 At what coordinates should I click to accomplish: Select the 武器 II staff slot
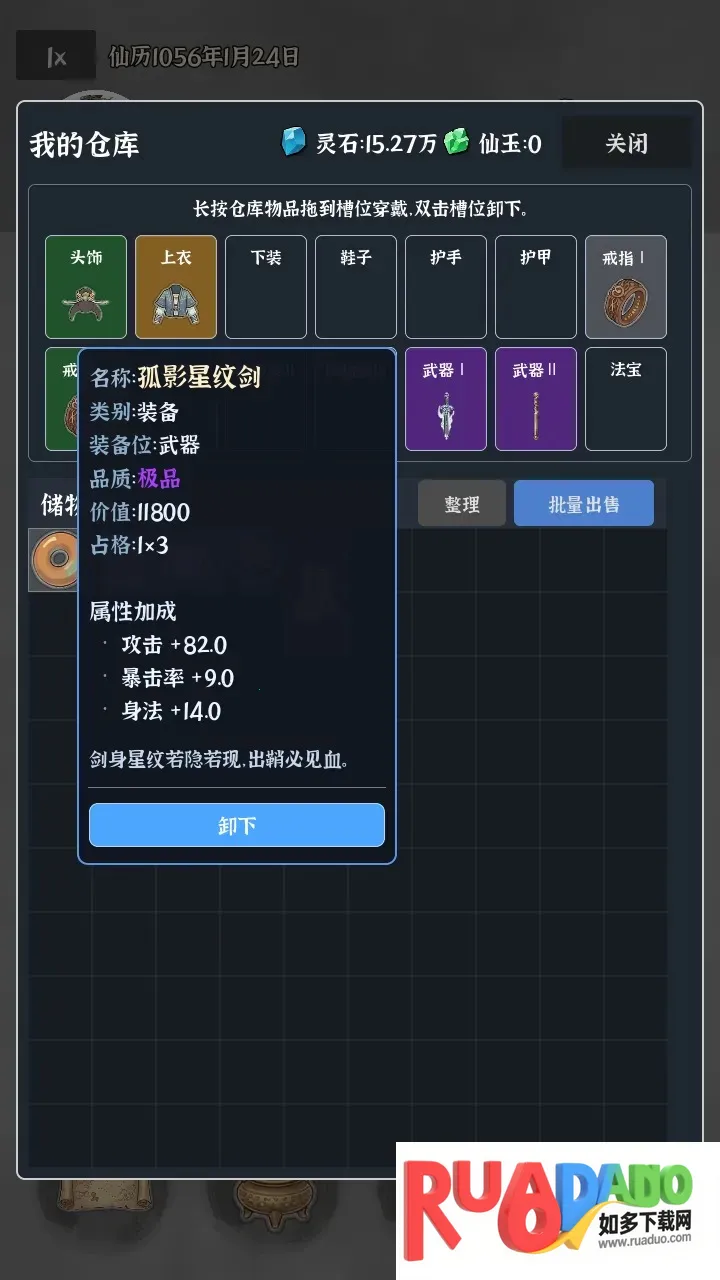536,399
